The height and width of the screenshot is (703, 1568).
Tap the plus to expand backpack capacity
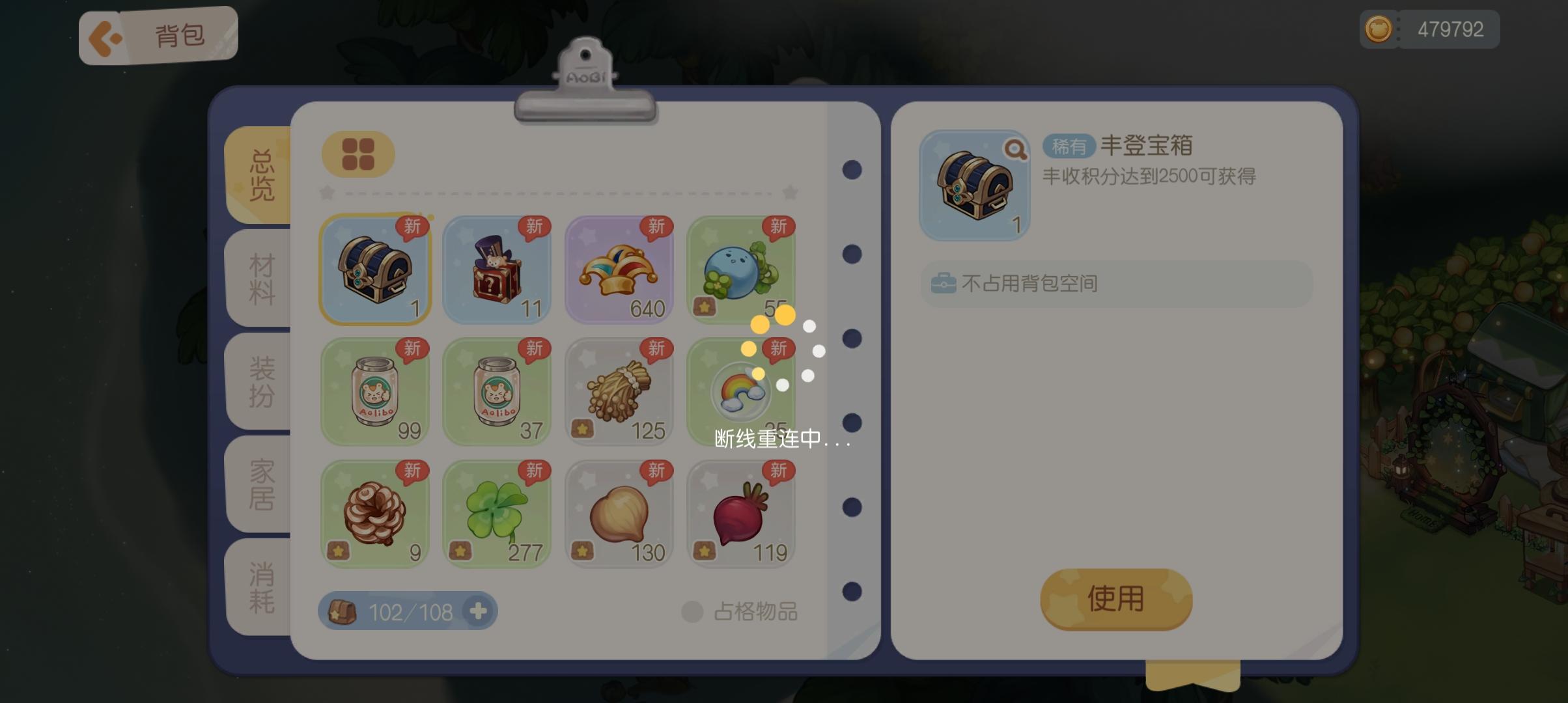[x=479, y=611]
